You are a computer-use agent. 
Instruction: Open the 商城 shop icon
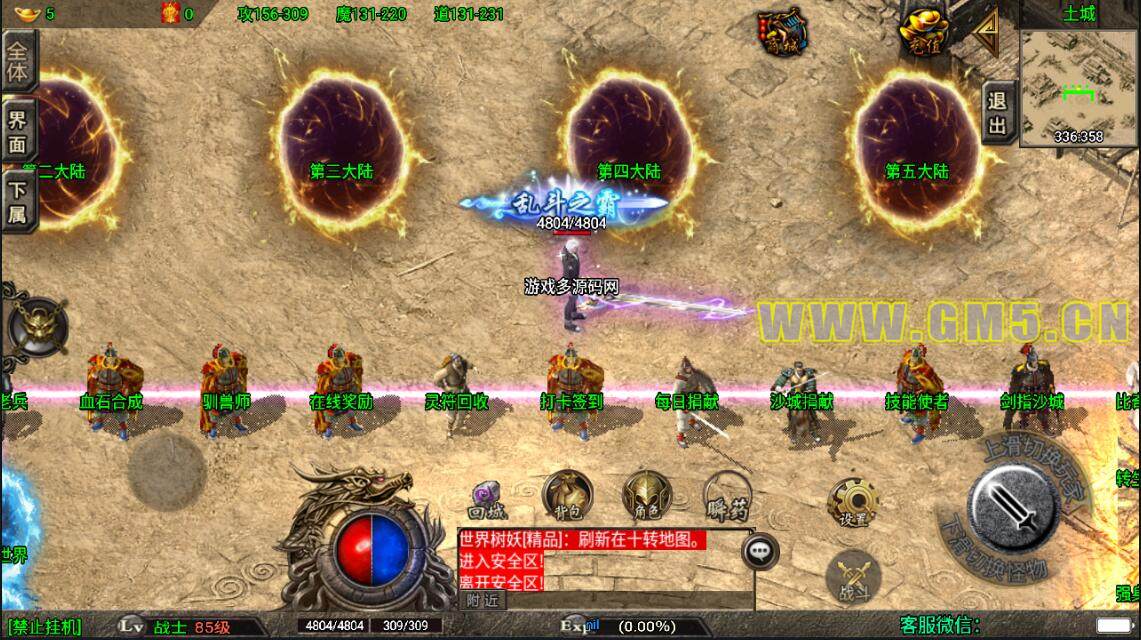782,33
